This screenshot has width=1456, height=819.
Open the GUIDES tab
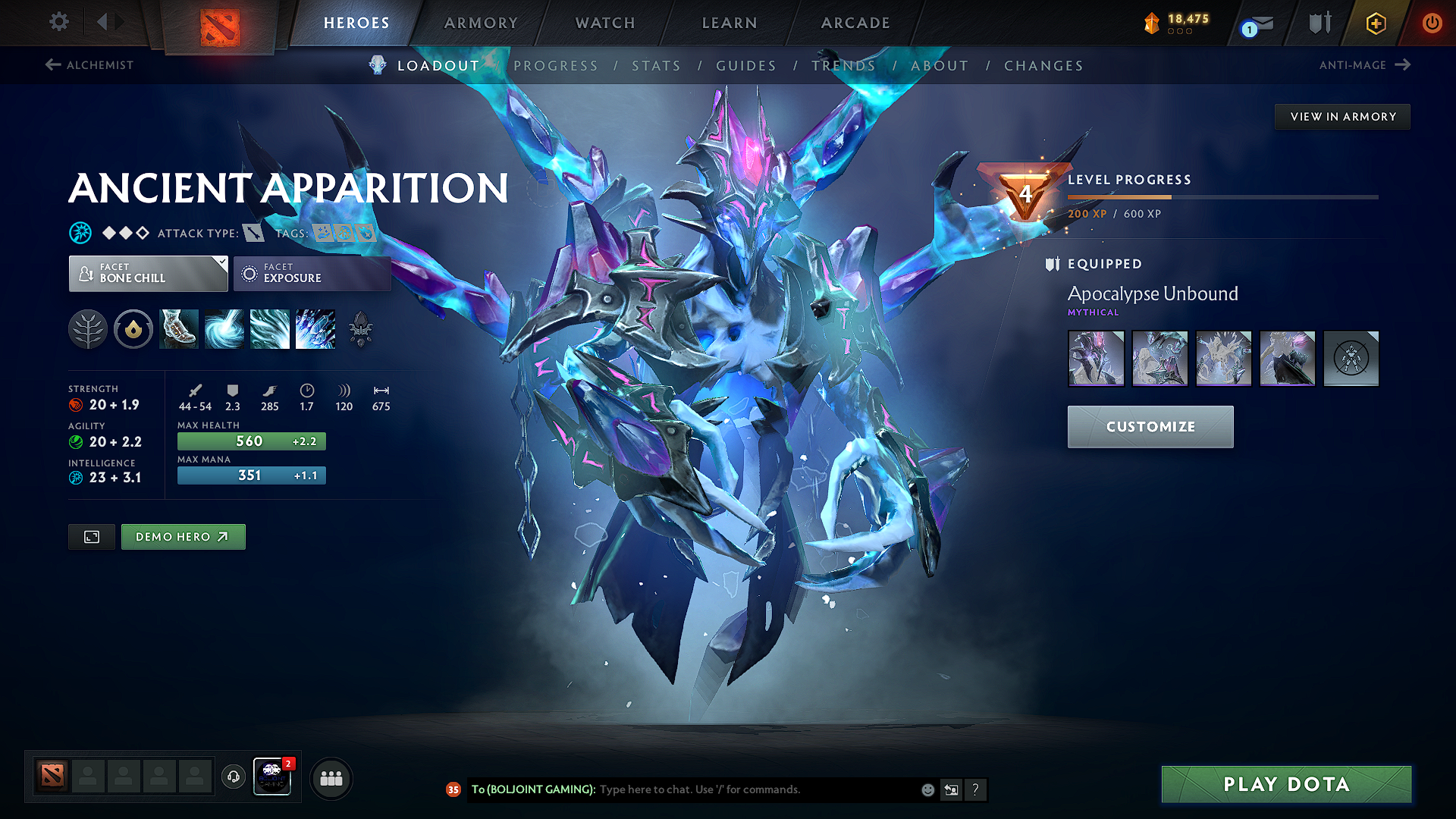pyautogui.click(x=746, y=66)
